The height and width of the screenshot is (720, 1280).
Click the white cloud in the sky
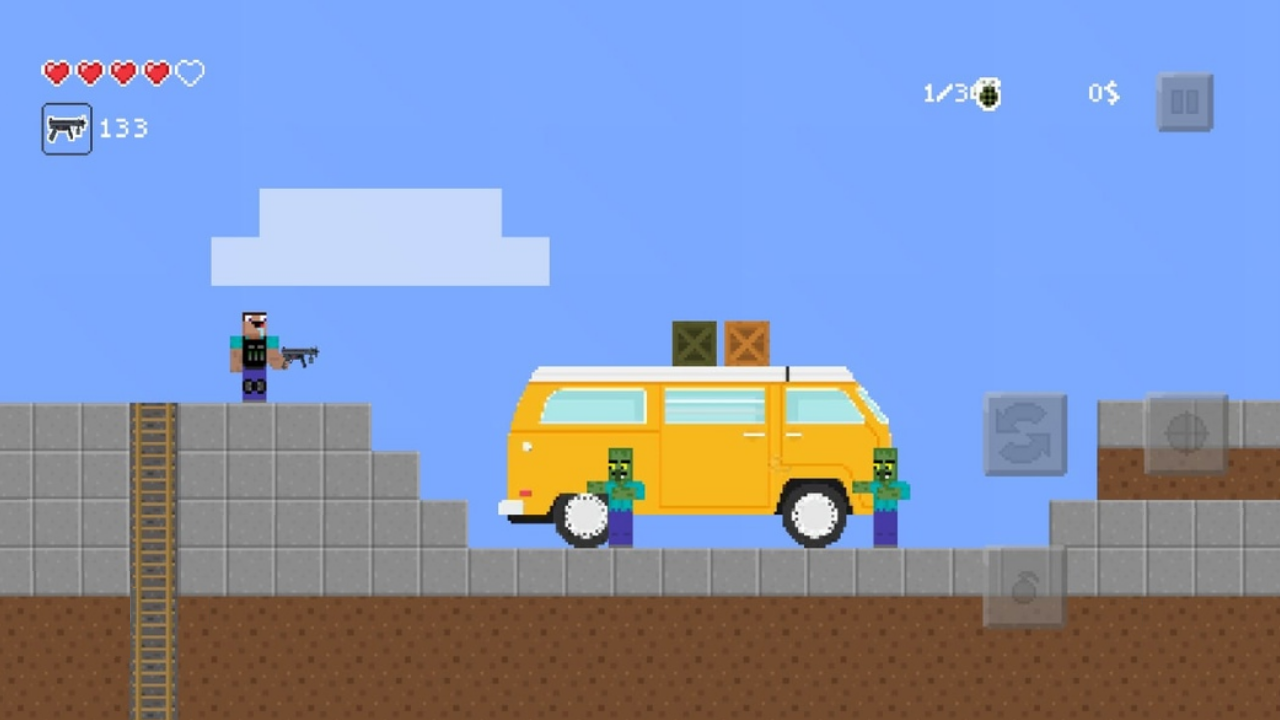(x=380, y=238)
